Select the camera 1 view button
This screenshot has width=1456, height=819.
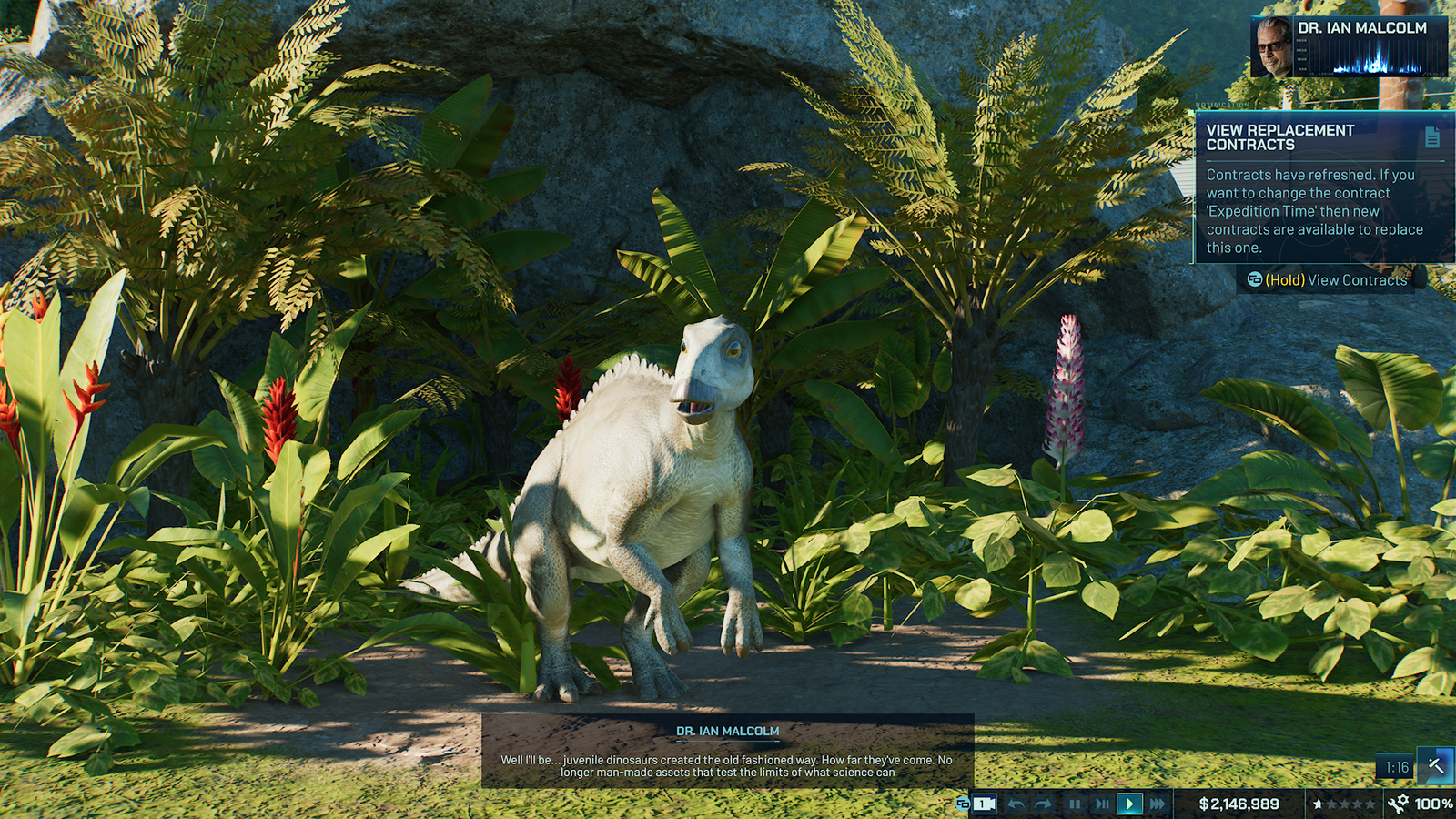point(984,804)
